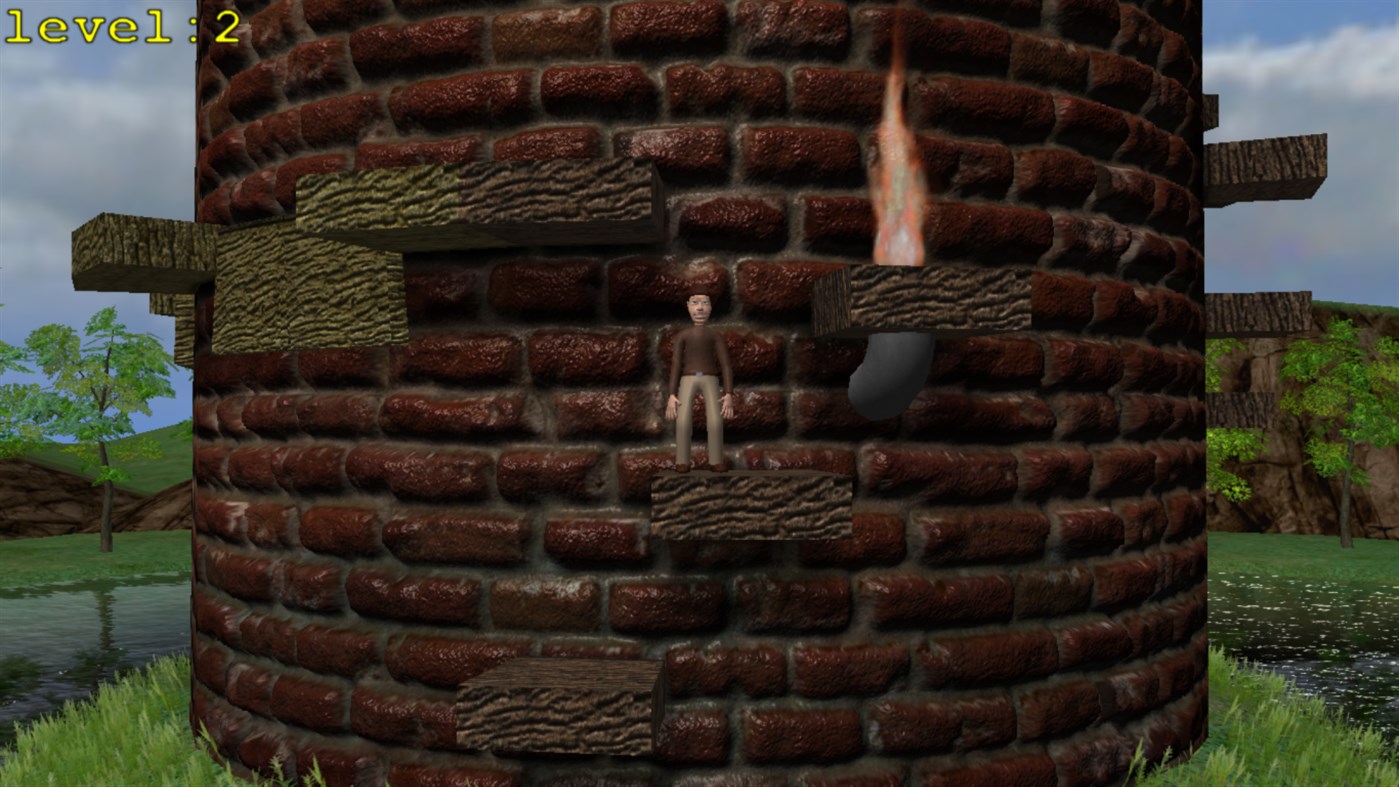The image size is (1399, 787).
Task: Click the yellow level:2 label
Action: click(x=120, y=27)
